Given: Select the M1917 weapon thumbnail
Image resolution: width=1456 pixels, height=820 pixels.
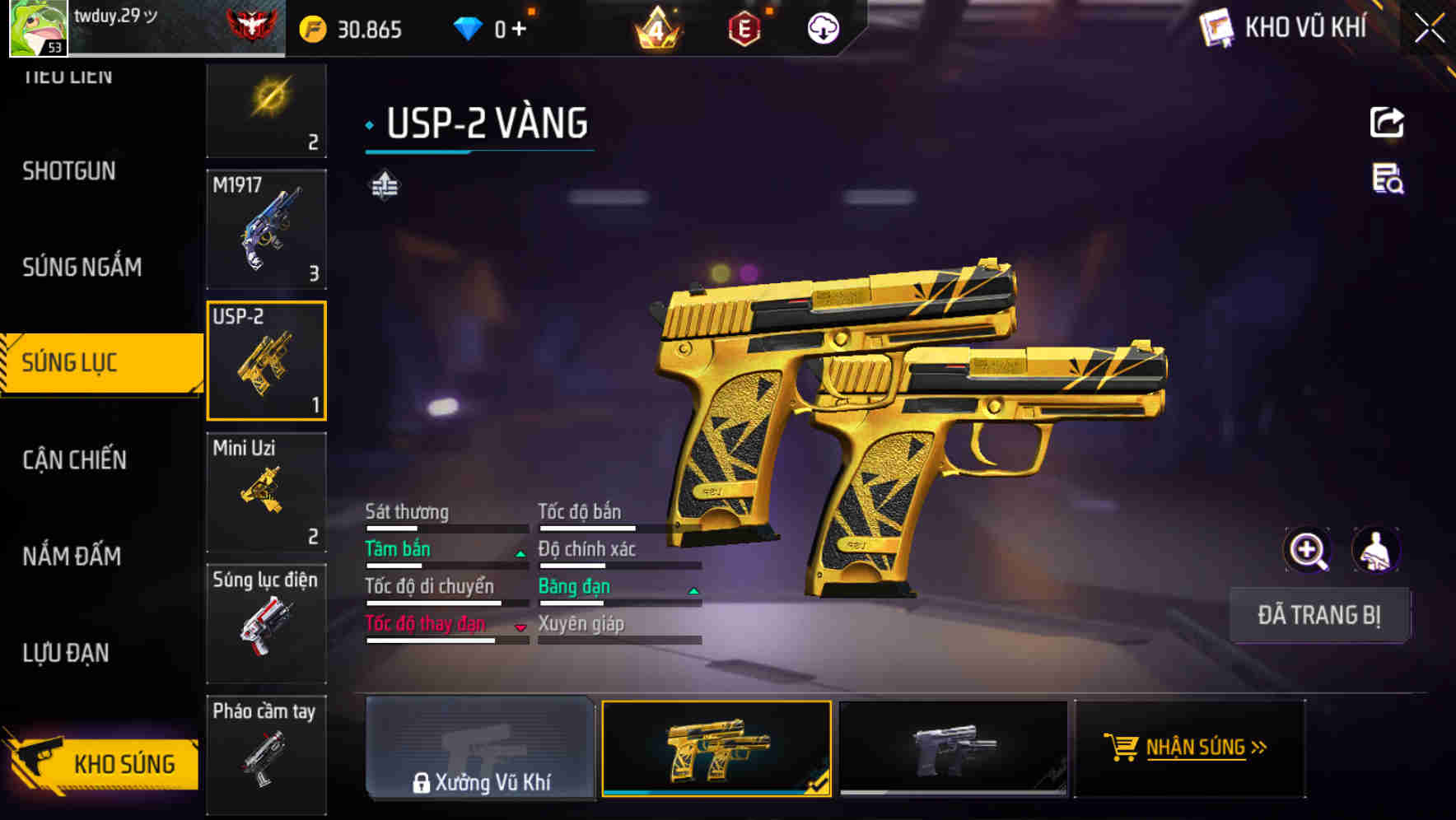Looking at the screenshot, I should [265, 229].
